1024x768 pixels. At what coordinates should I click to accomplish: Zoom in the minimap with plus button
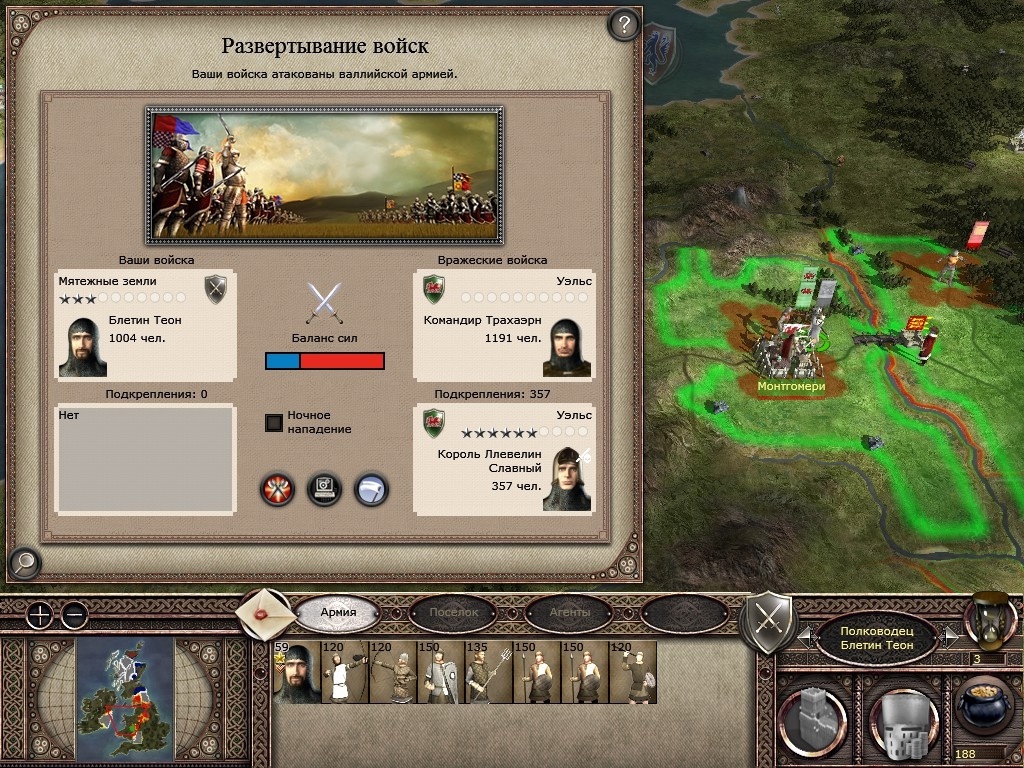(39, 615)
